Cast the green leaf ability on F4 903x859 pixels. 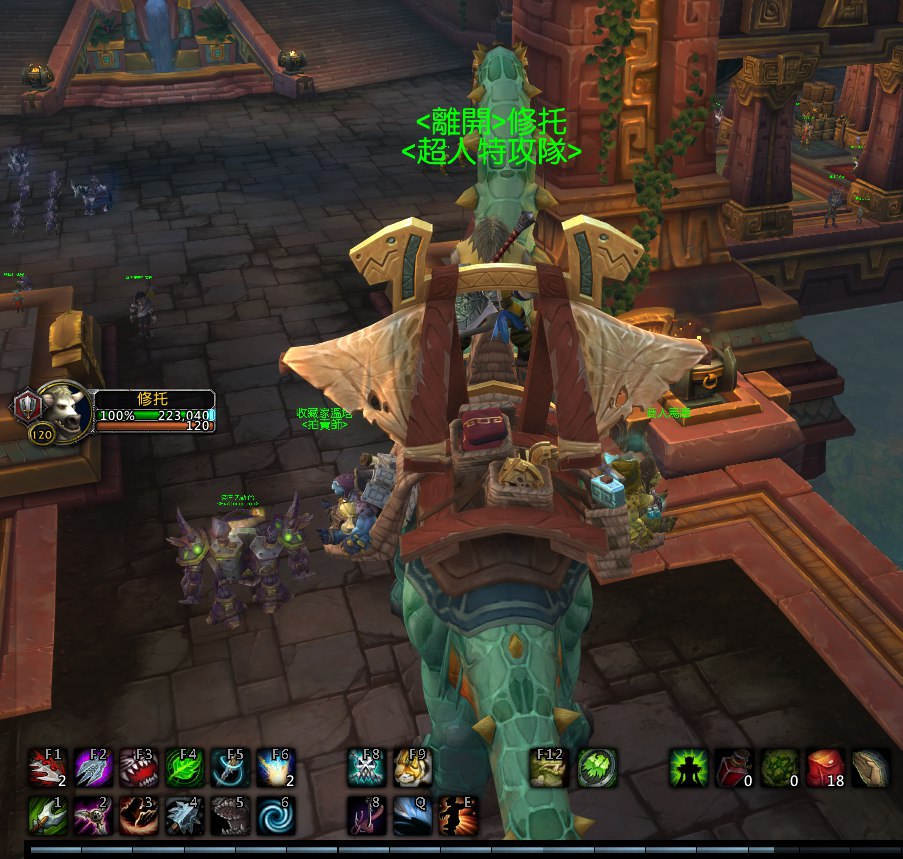[x=185, y=768]
